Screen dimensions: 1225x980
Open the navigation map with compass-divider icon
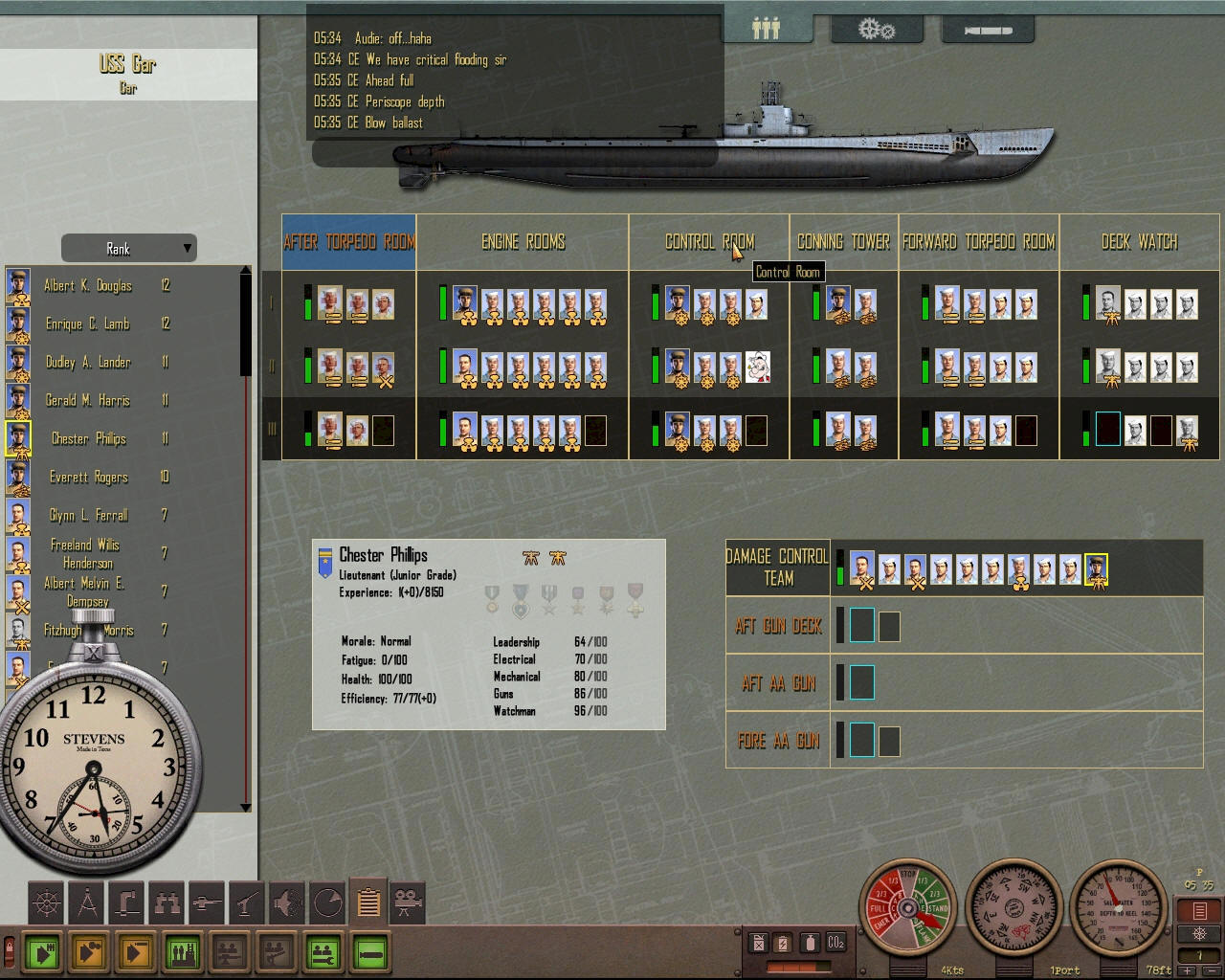[88, 902]
